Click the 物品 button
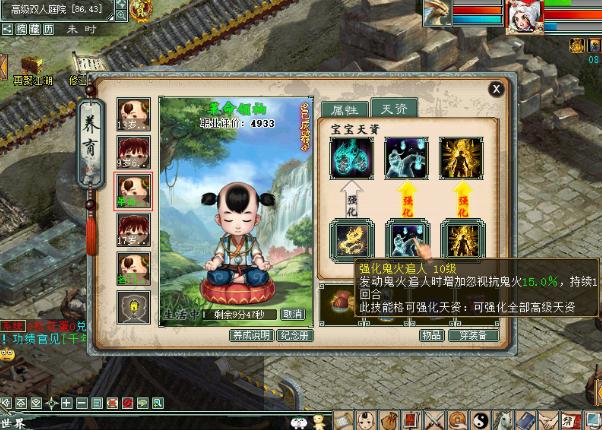602x430 pixels. point(431,336)
